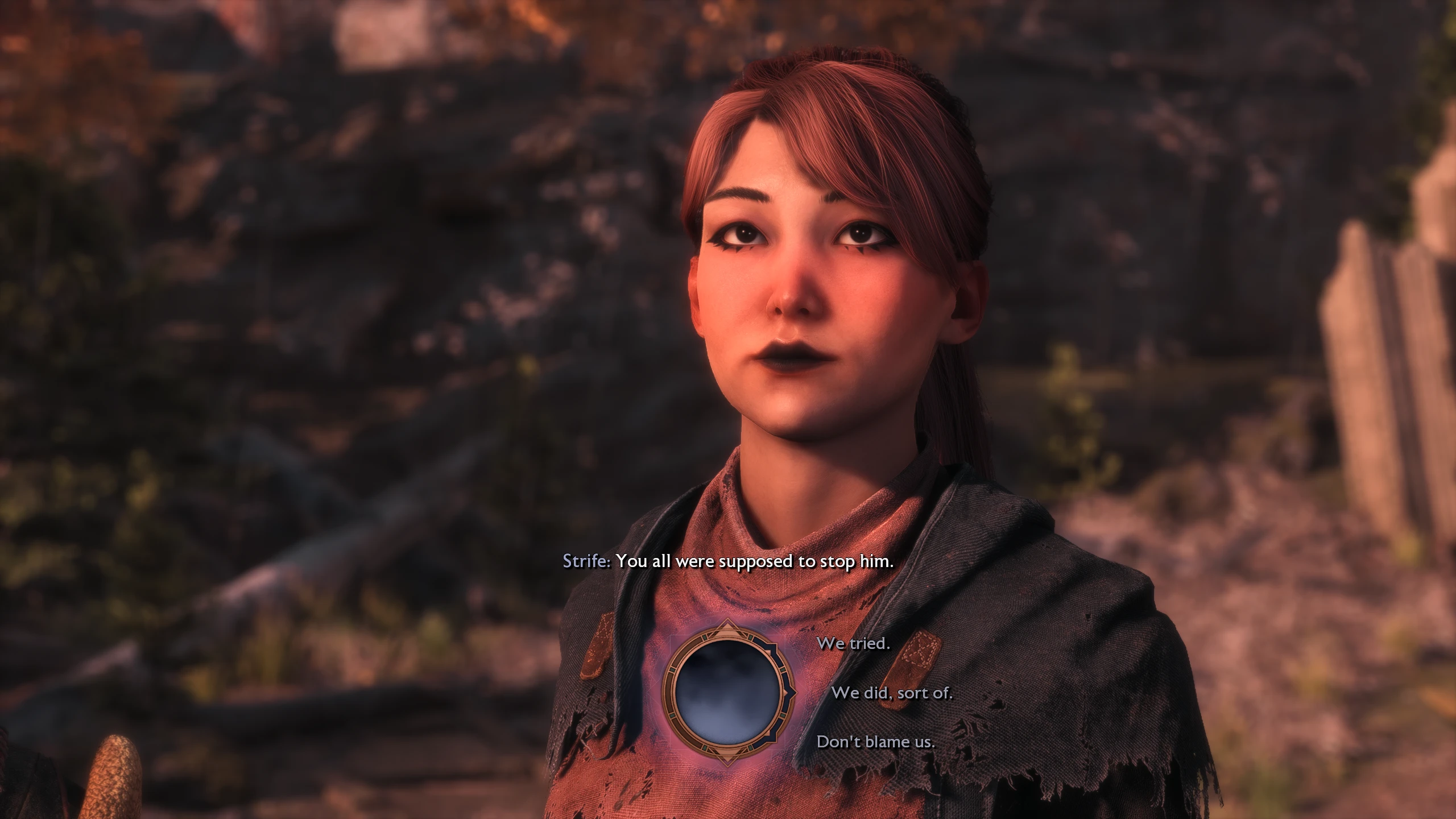Click the diamond pointer below the dialogue dial
The height and width of the screenshot is (819, 1456).
coord(727,759)
